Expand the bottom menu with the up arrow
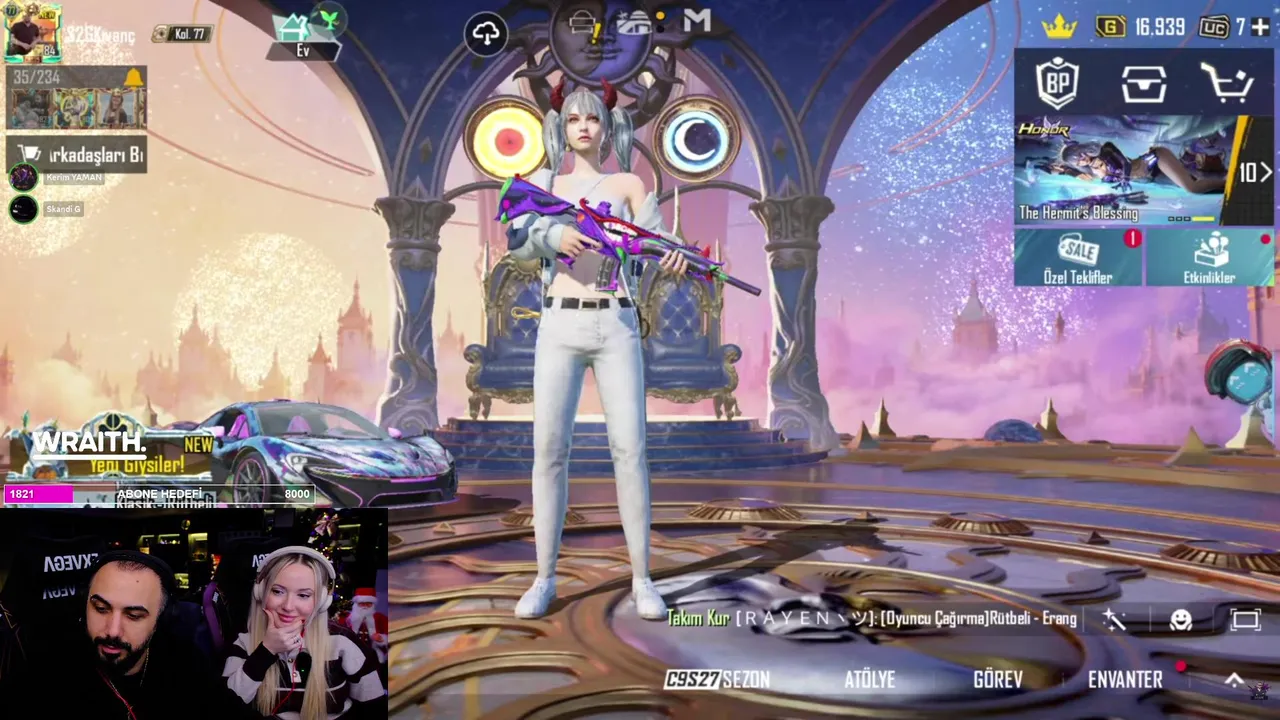 [1235, 680]
